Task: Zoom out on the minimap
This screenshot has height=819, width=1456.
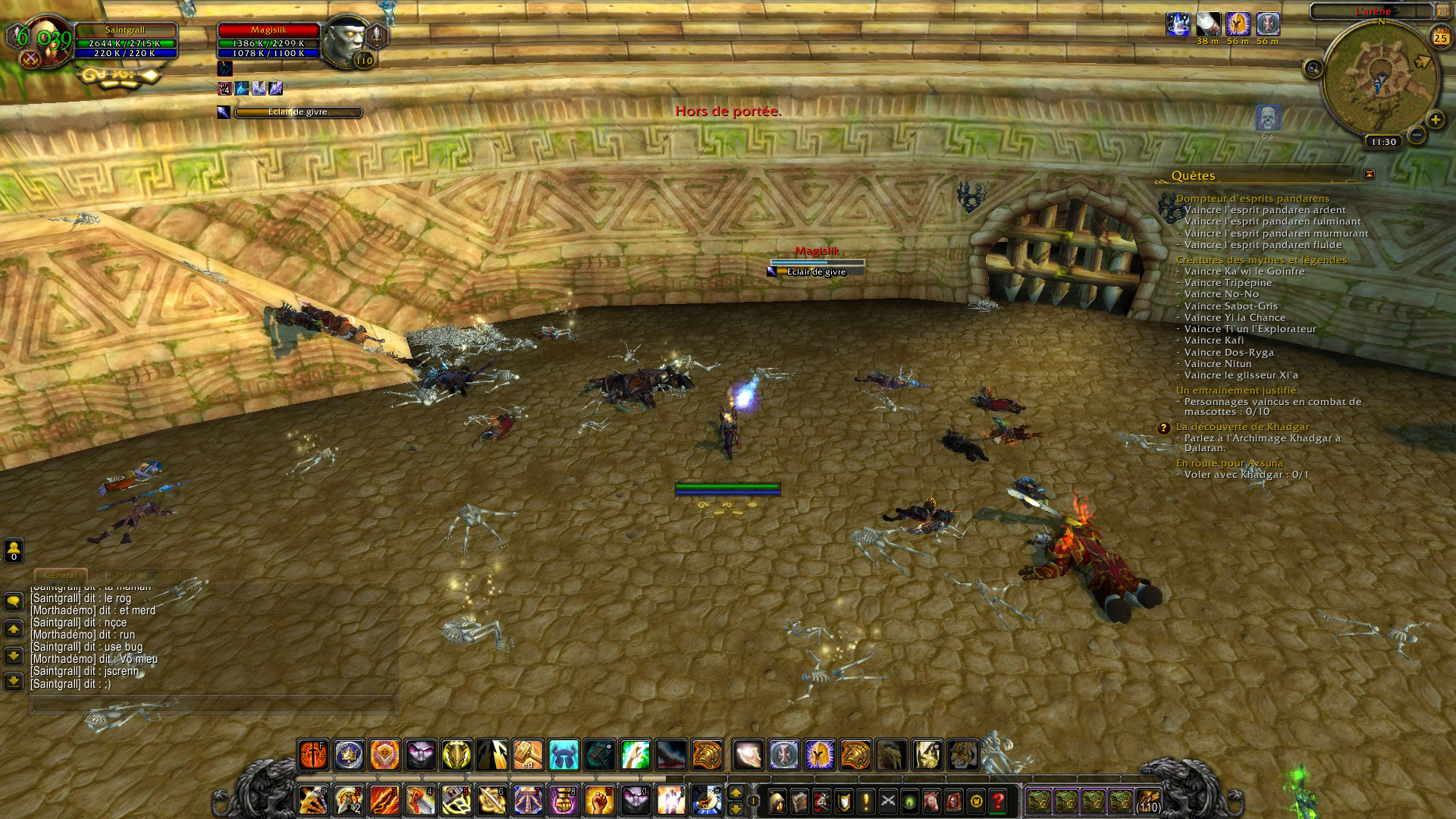Action: tap(1416, 136)
